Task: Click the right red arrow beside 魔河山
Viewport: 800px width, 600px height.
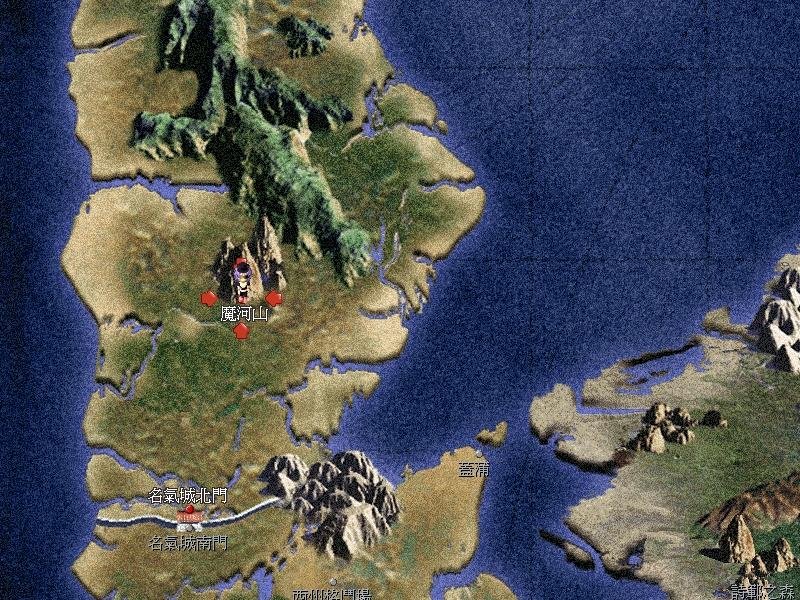Action: 273,298
